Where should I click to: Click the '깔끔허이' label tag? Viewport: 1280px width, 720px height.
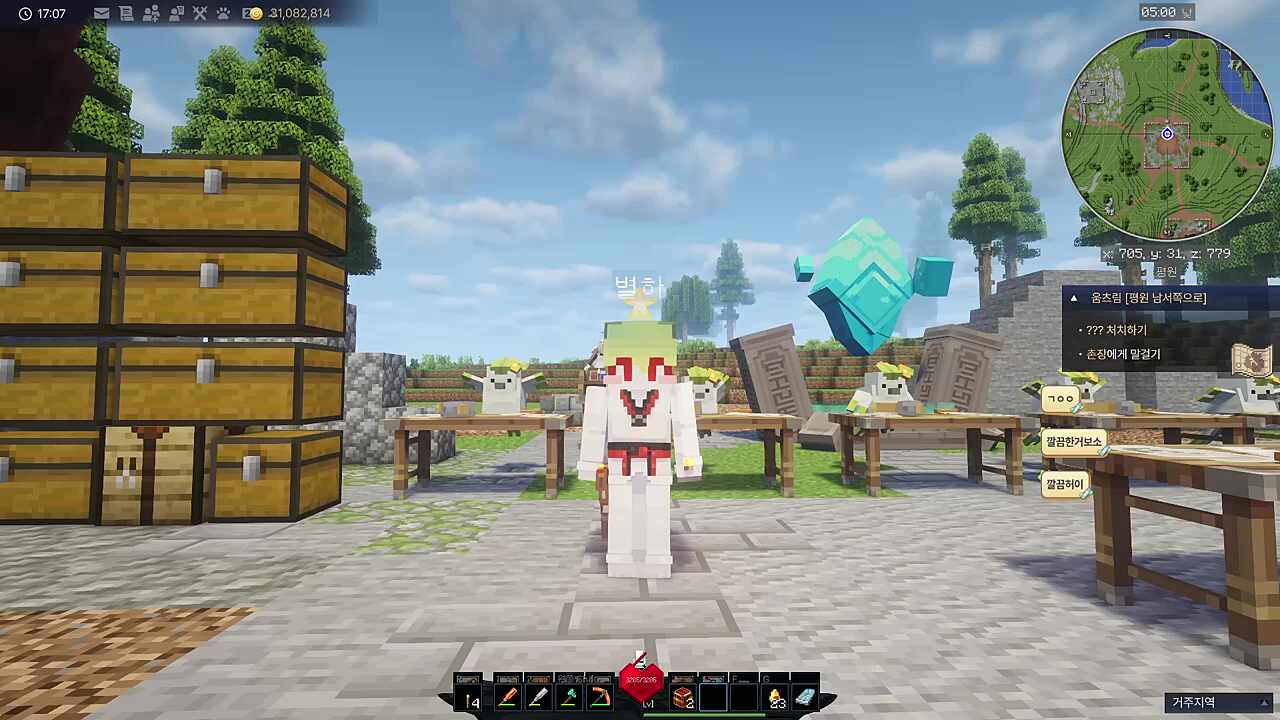(1064, 484)
